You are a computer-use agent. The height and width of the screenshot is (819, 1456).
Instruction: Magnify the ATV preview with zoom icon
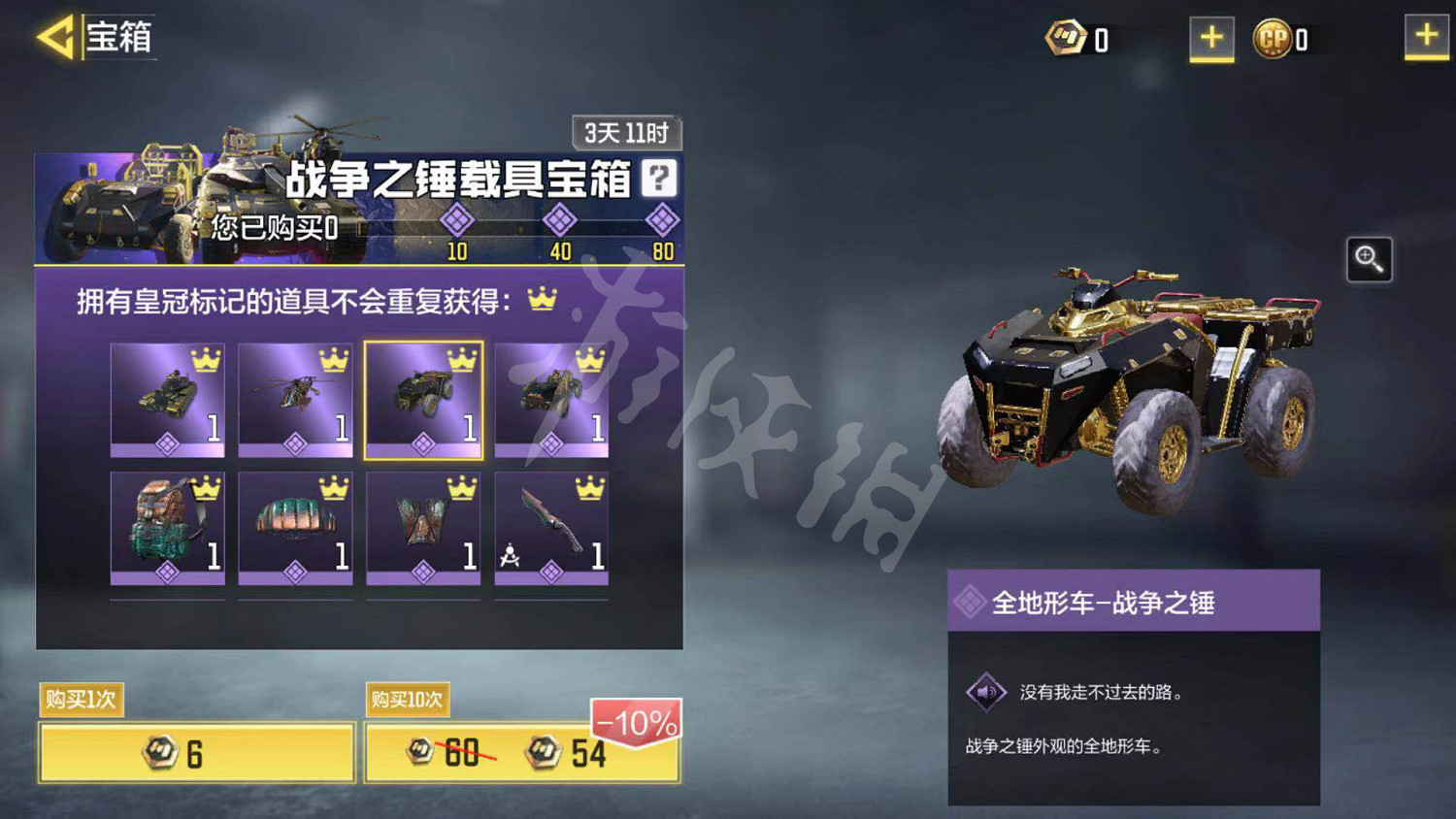(1370, 260)
